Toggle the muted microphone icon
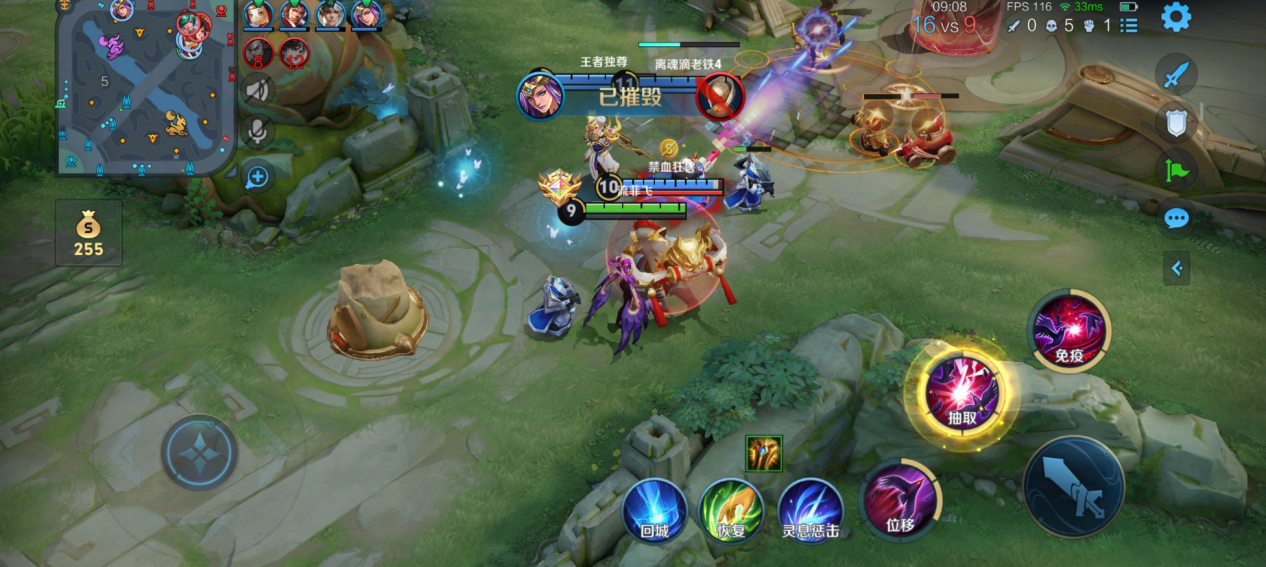 (258, 132)
